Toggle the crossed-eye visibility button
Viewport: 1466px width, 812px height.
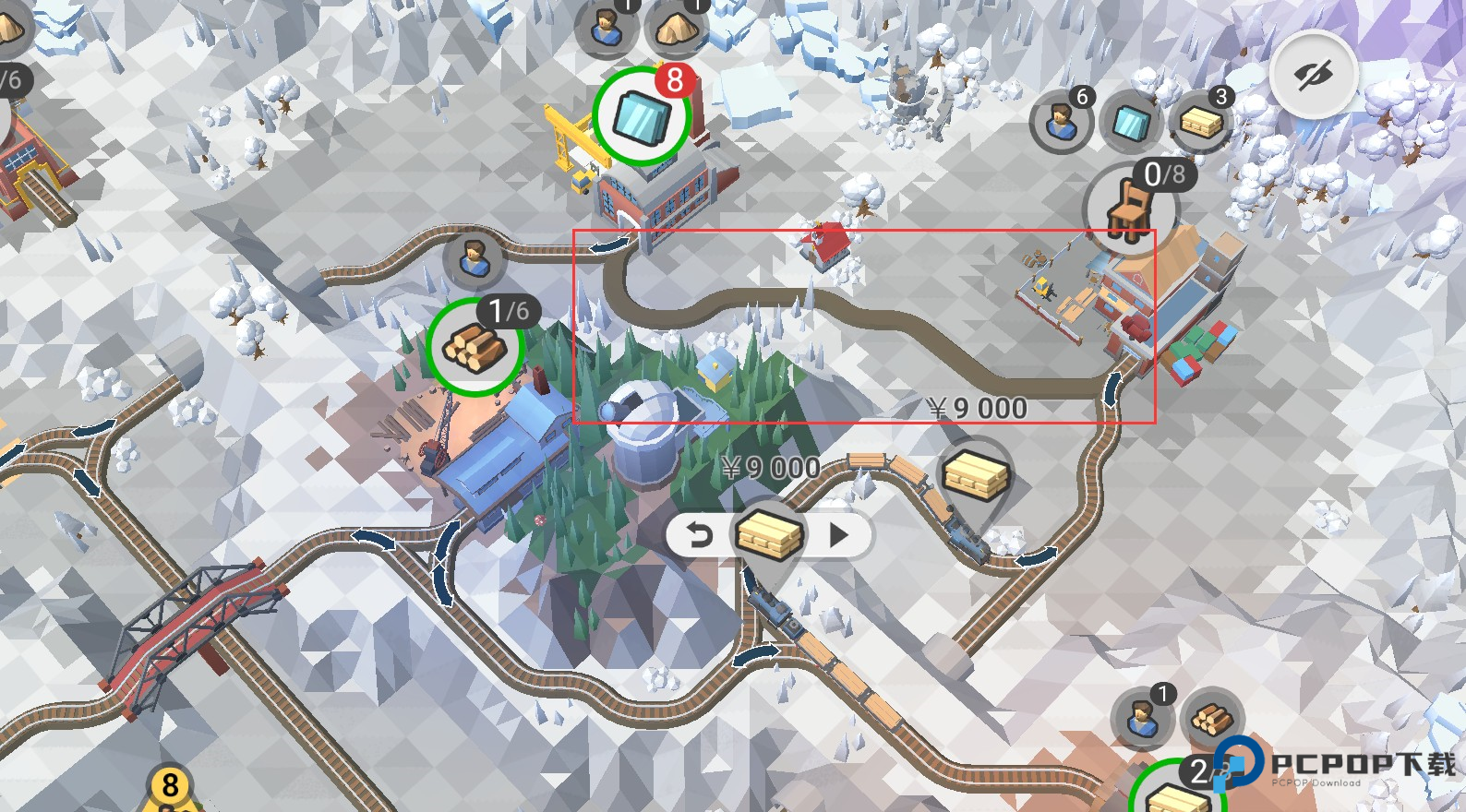pos(1313,75)
